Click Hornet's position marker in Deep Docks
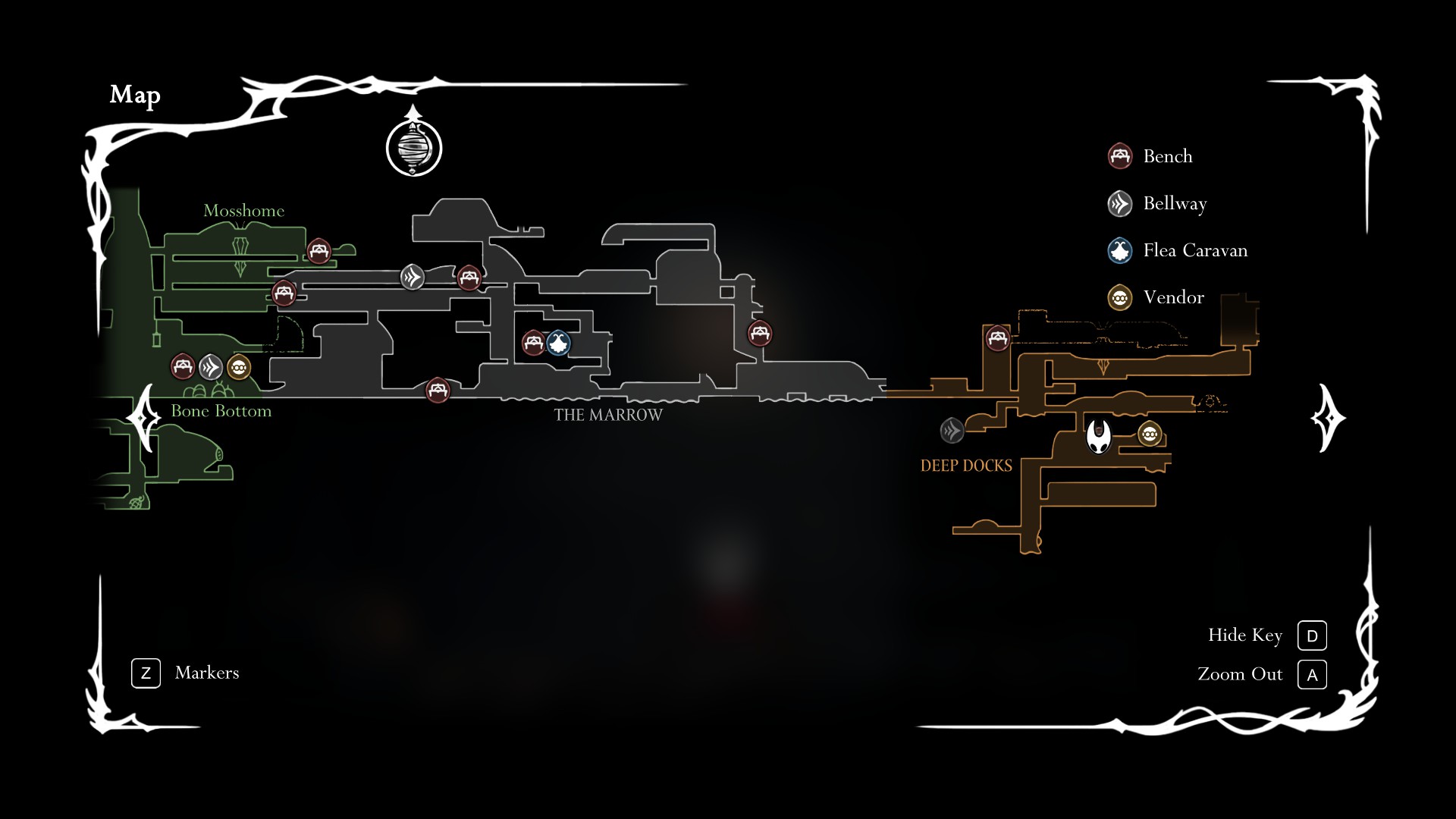Screen dimensions: 1456x819 coord(1098,436)
